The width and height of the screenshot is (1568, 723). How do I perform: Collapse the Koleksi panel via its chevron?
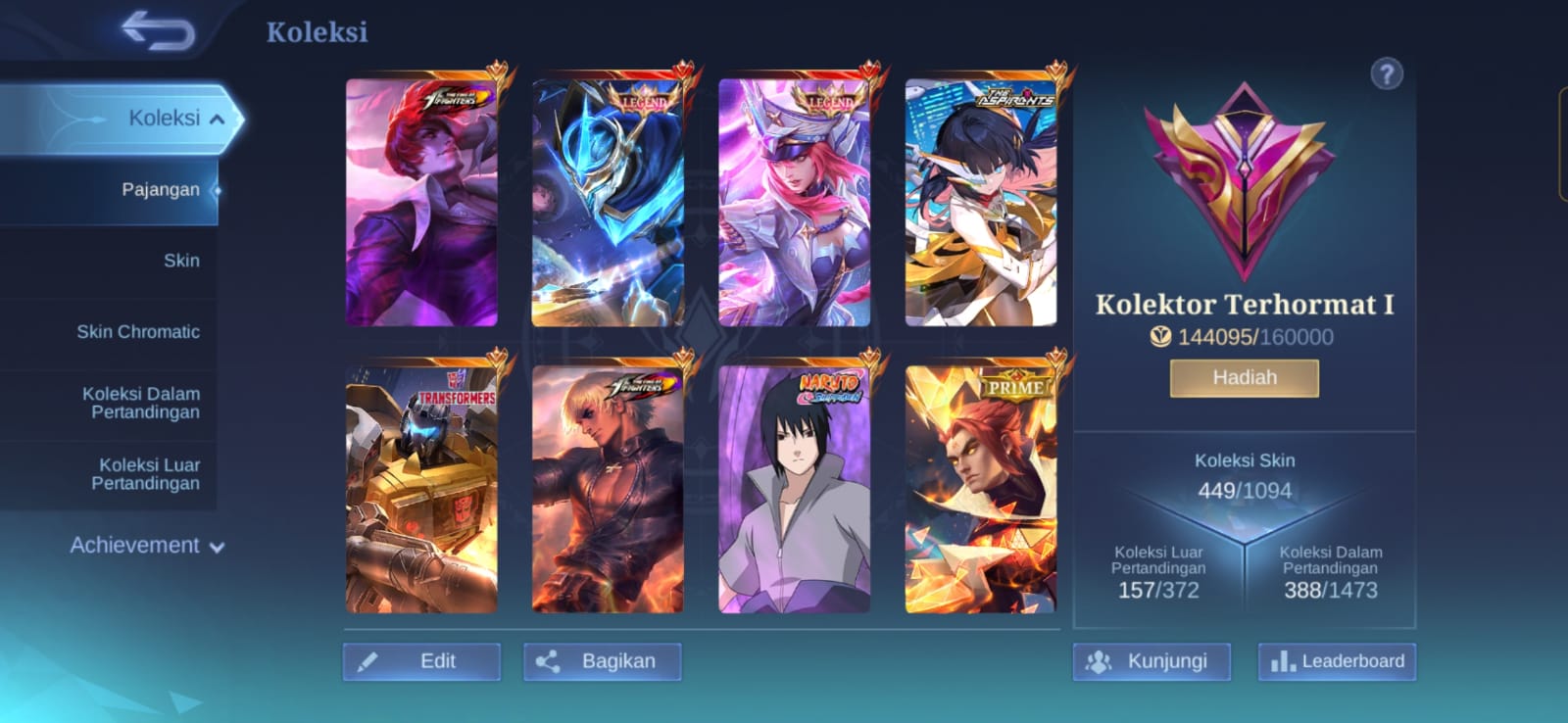[218, 117]
